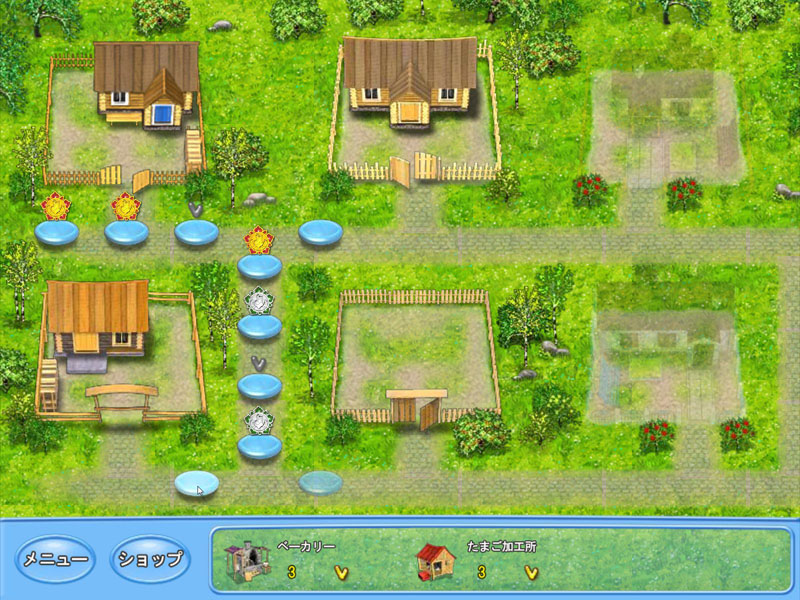Choose the highlighted level node under the cursor

195,484
